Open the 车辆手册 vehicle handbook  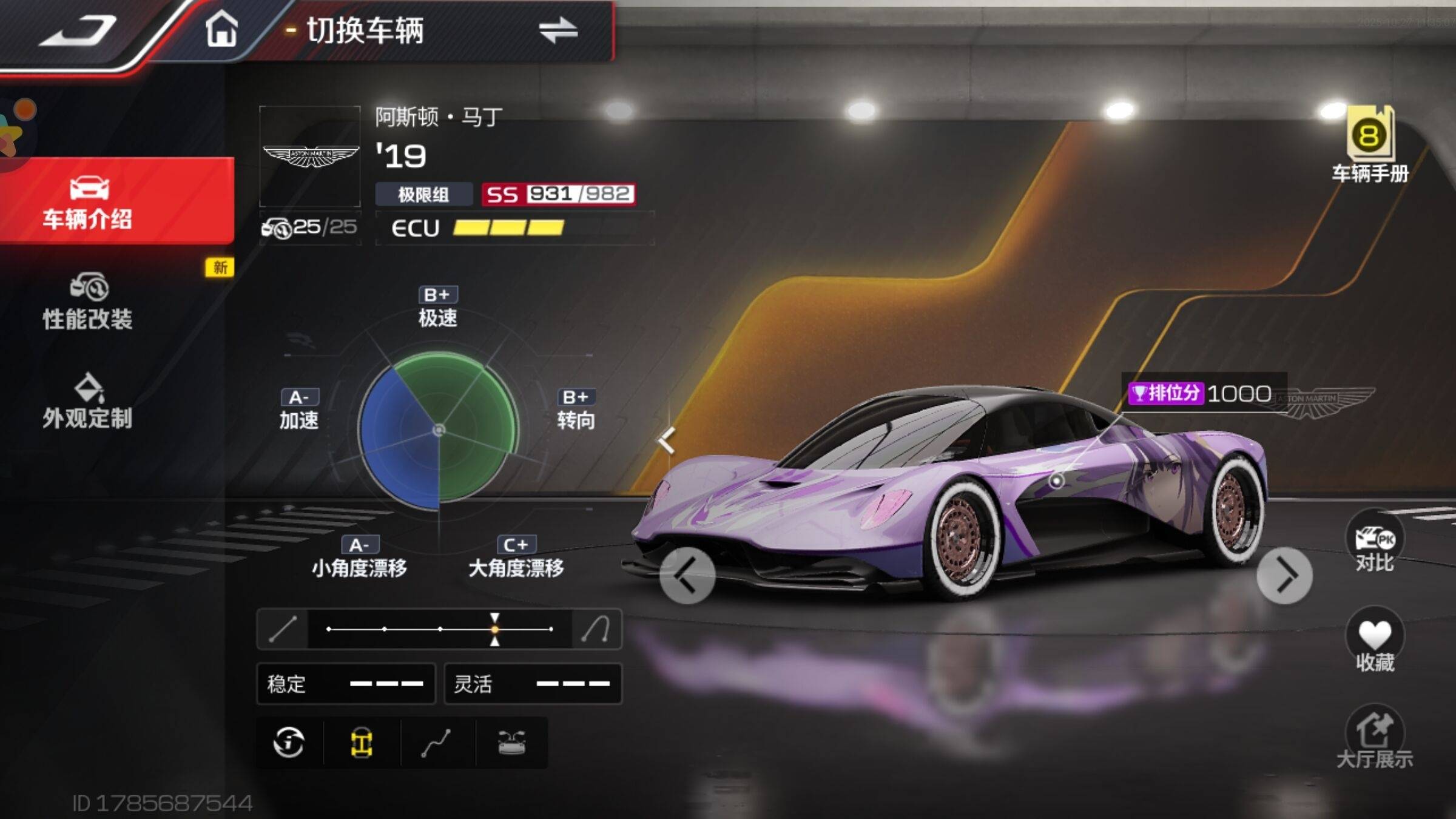tap(1370, 146)
